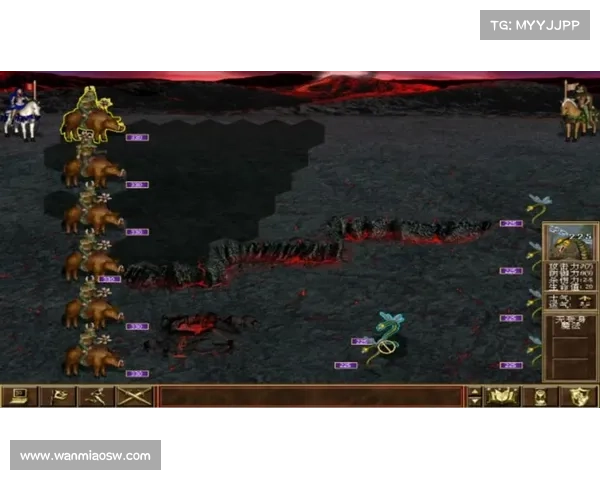Click the combat log message bar
The image size is (600, 480).
pos(310,396)
